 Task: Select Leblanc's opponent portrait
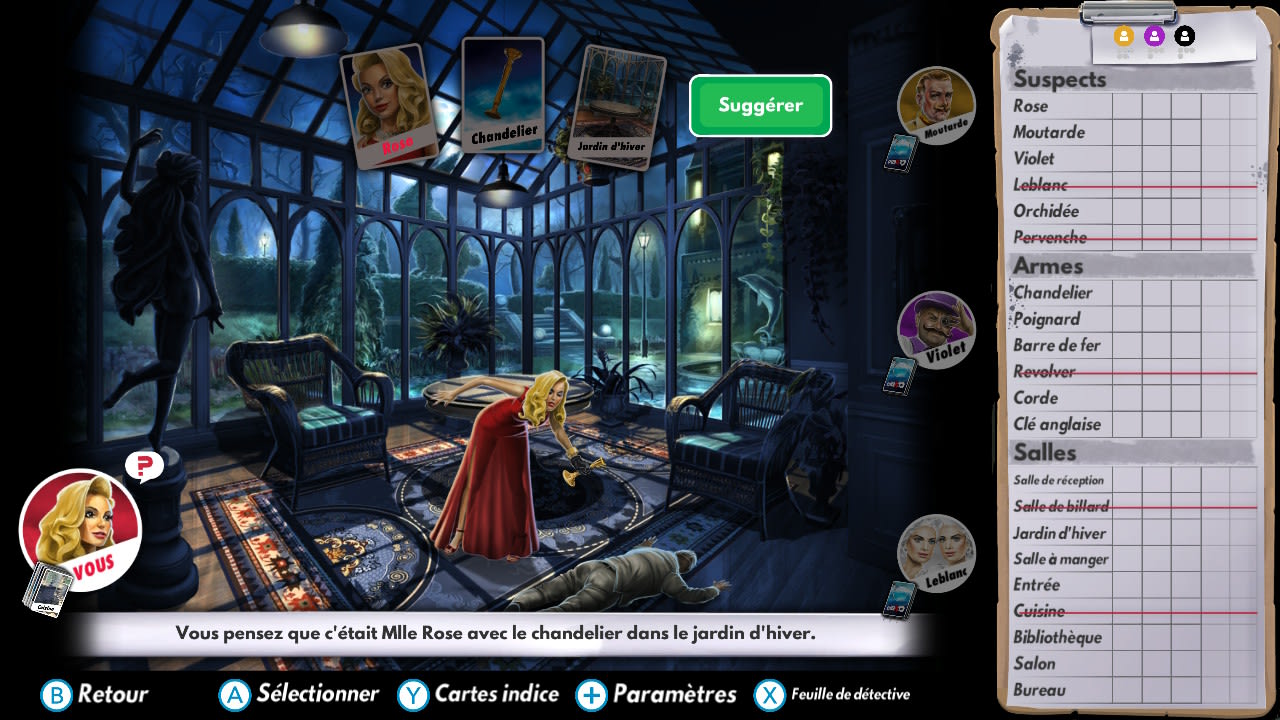[x=936, y=553]
